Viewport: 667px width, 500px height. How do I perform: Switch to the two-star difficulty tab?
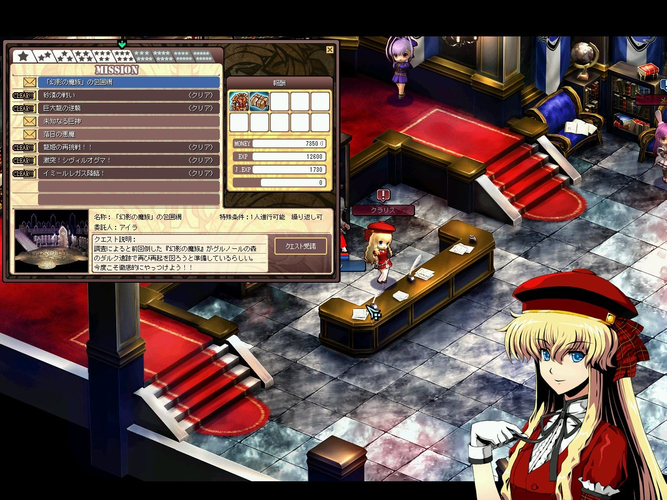46,56
